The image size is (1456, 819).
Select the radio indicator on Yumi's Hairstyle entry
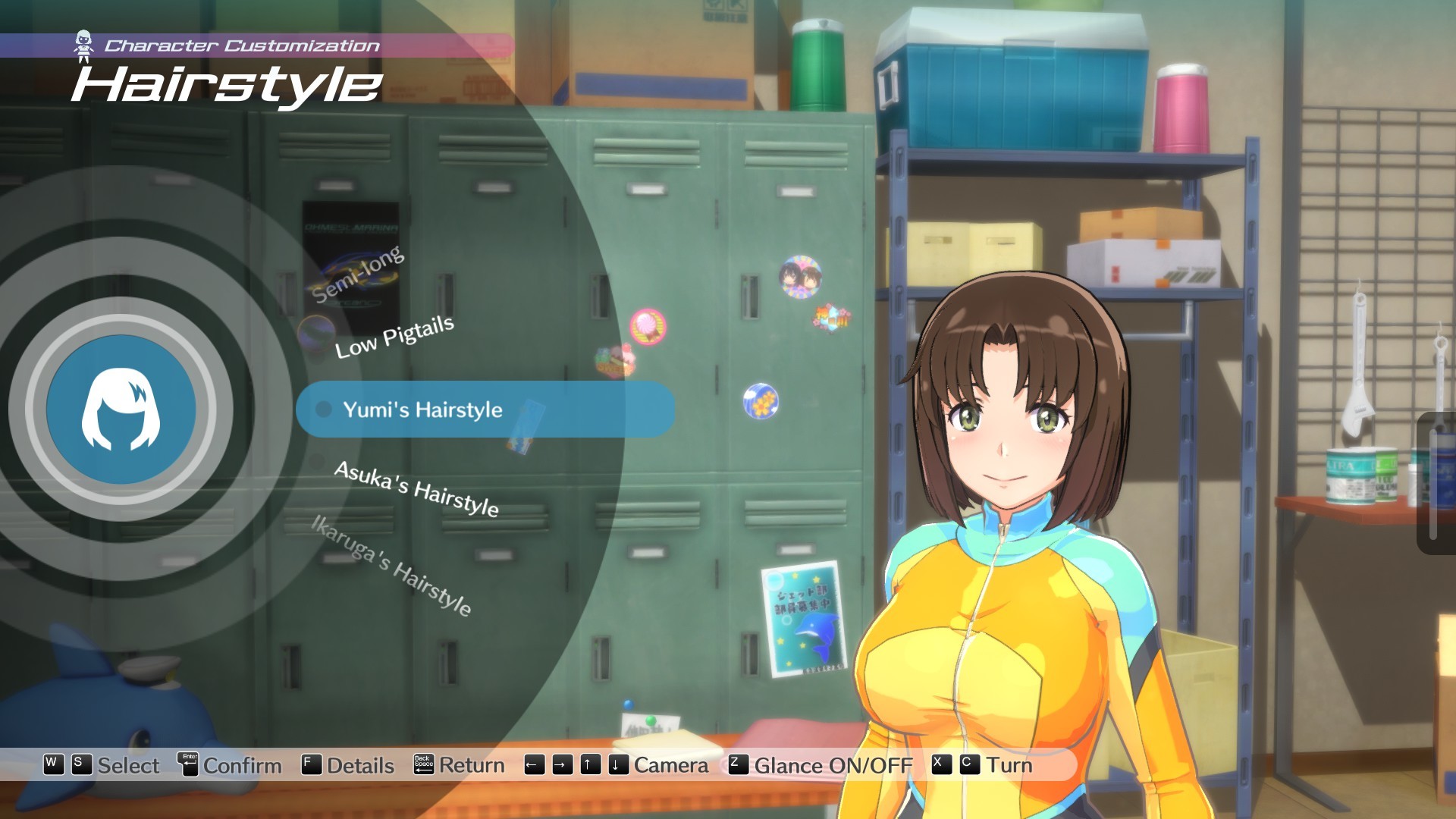[325, 409]
